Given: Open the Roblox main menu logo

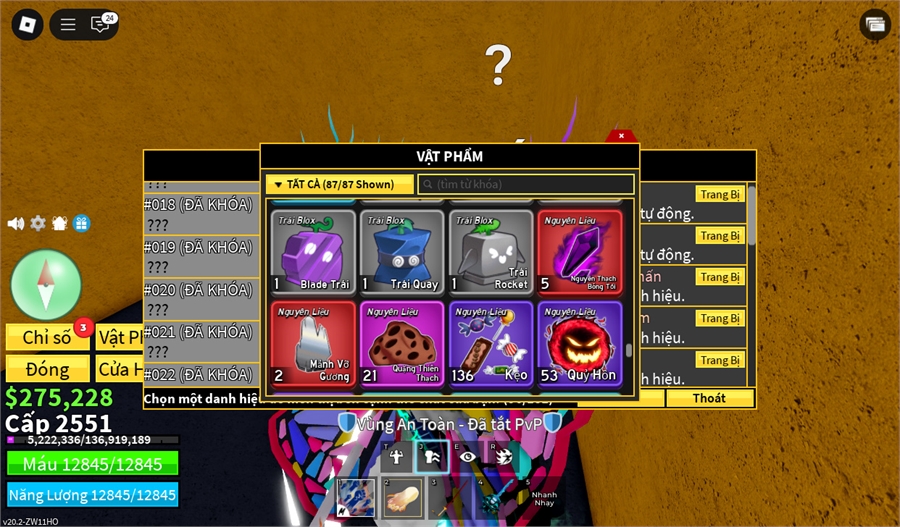Looking at the screenshot, I should 27,24.
